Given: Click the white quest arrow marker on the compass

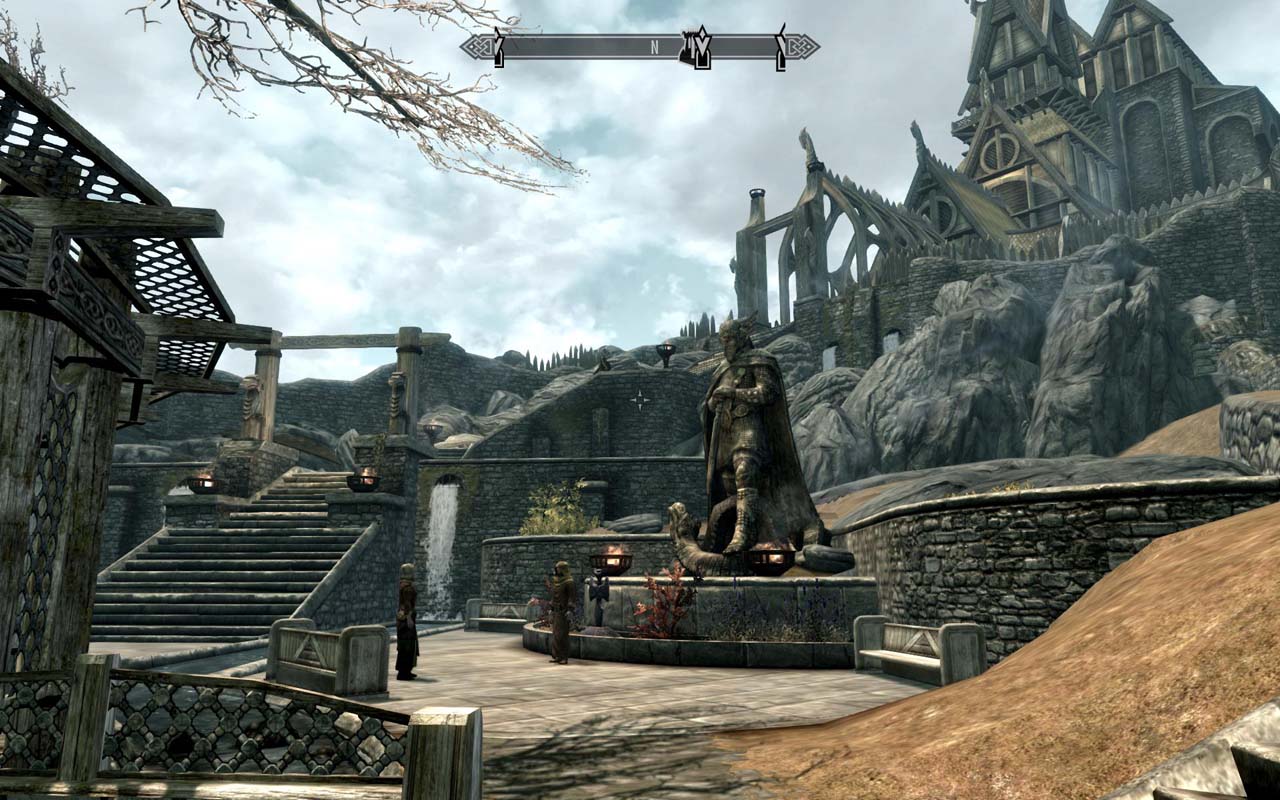Looking at the screenshot, I should pos(701,47).
